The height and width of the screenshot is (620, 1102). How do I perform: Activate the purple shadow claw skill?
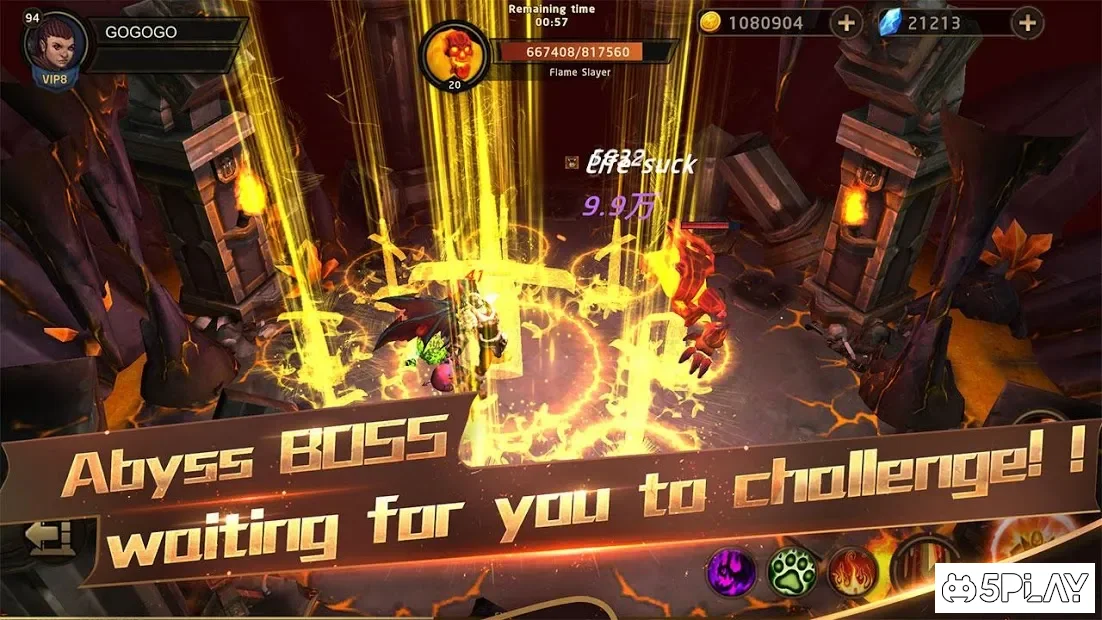[x=733, y=572]
